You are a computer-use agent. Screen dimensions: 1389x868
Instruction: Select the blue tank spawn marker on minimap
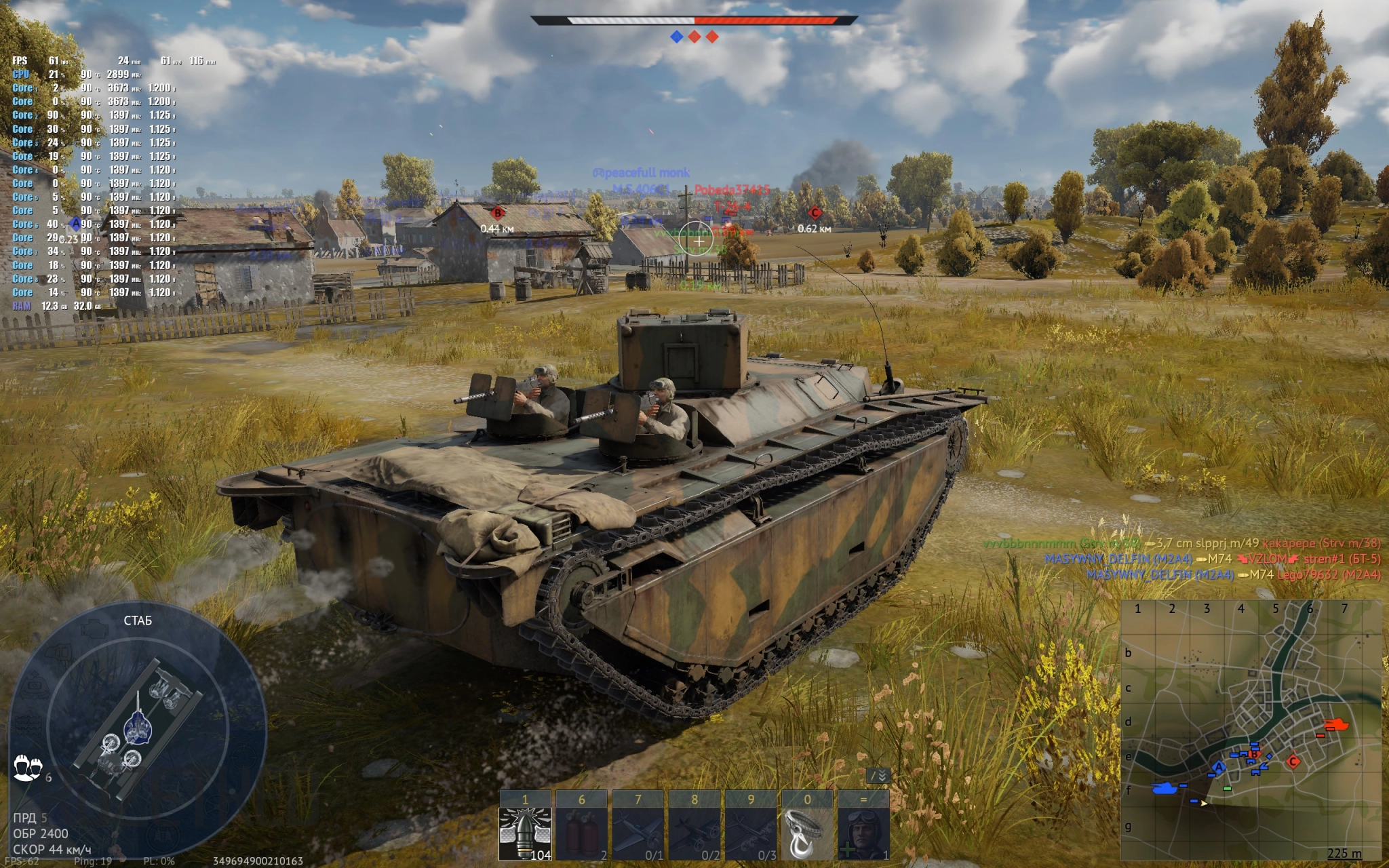click(1165, 788)
